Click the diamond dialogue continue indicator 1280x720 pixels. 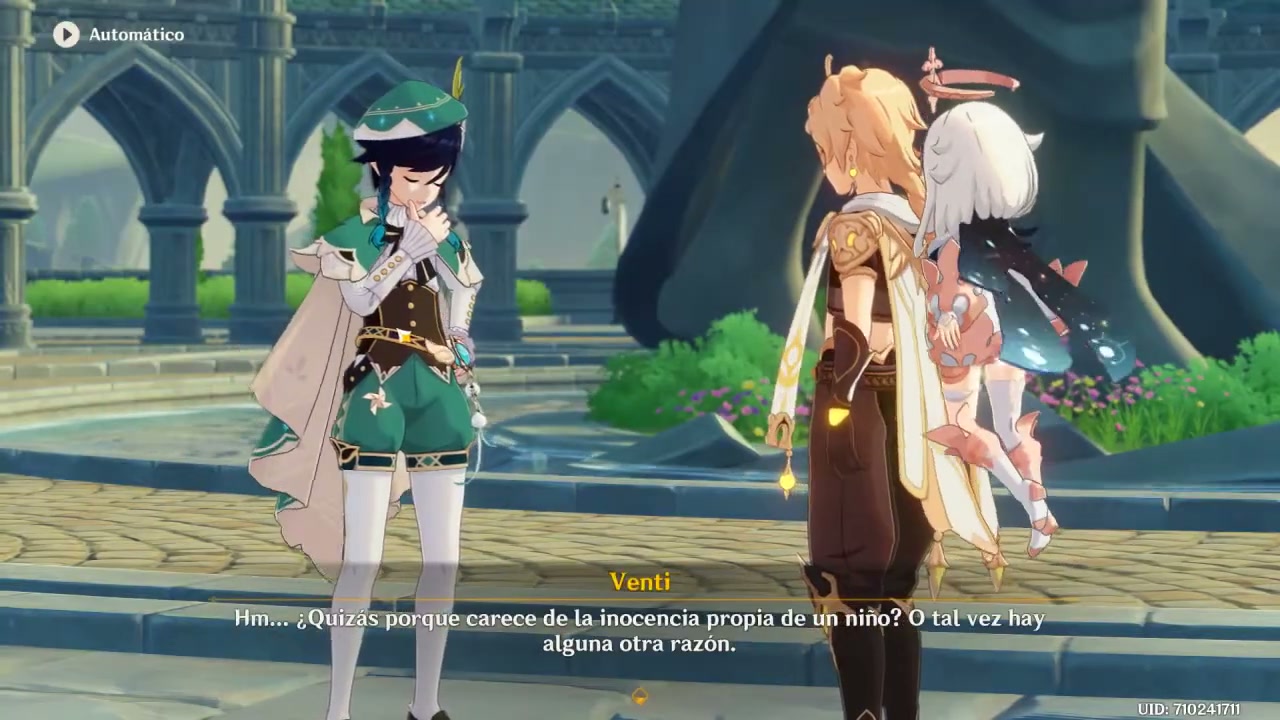(640, 696)
